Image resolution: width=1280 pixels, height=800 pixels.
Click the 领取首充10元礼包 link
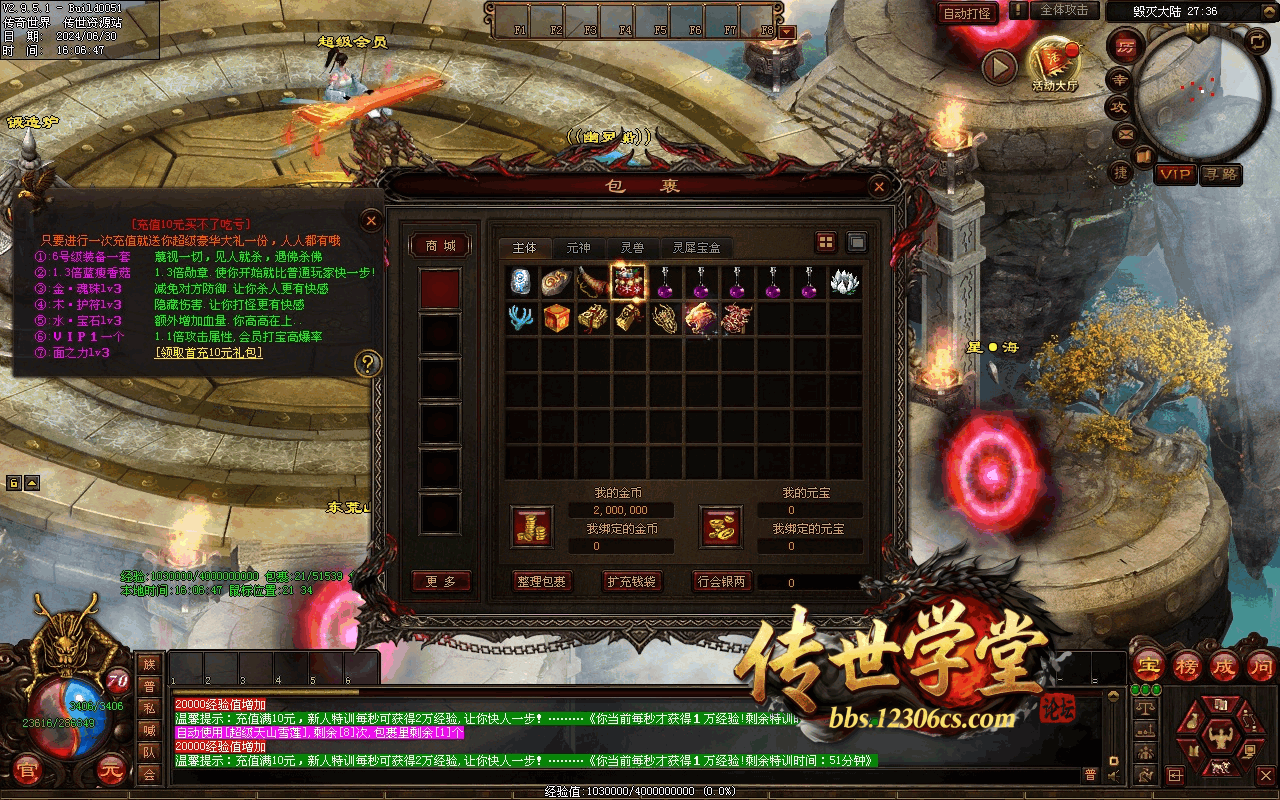[208, 353]
